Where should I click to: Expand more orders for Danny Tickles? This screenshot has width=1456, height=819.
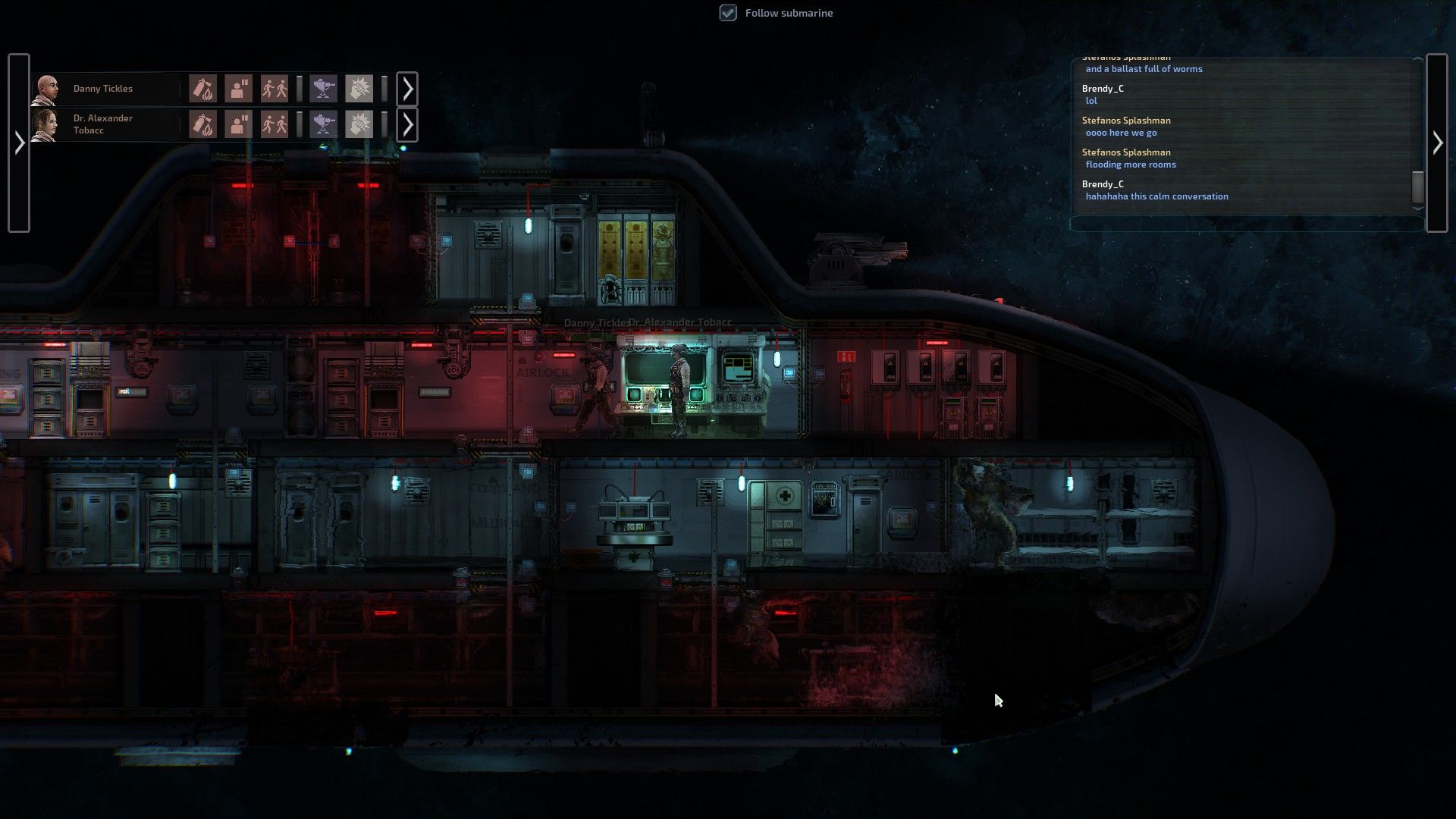(407, 89)
